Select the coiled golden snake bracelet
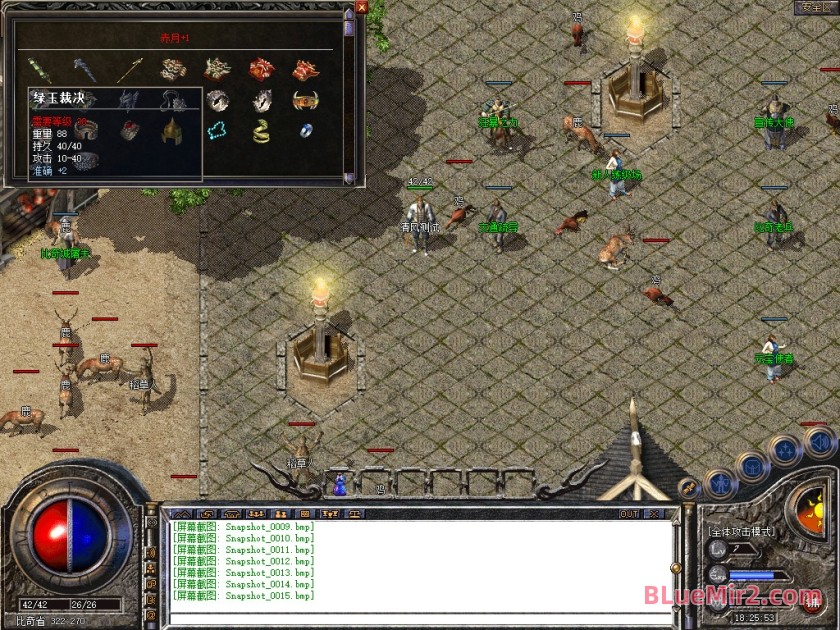Screen dimensions: 840x630 (x=261, y=130)
